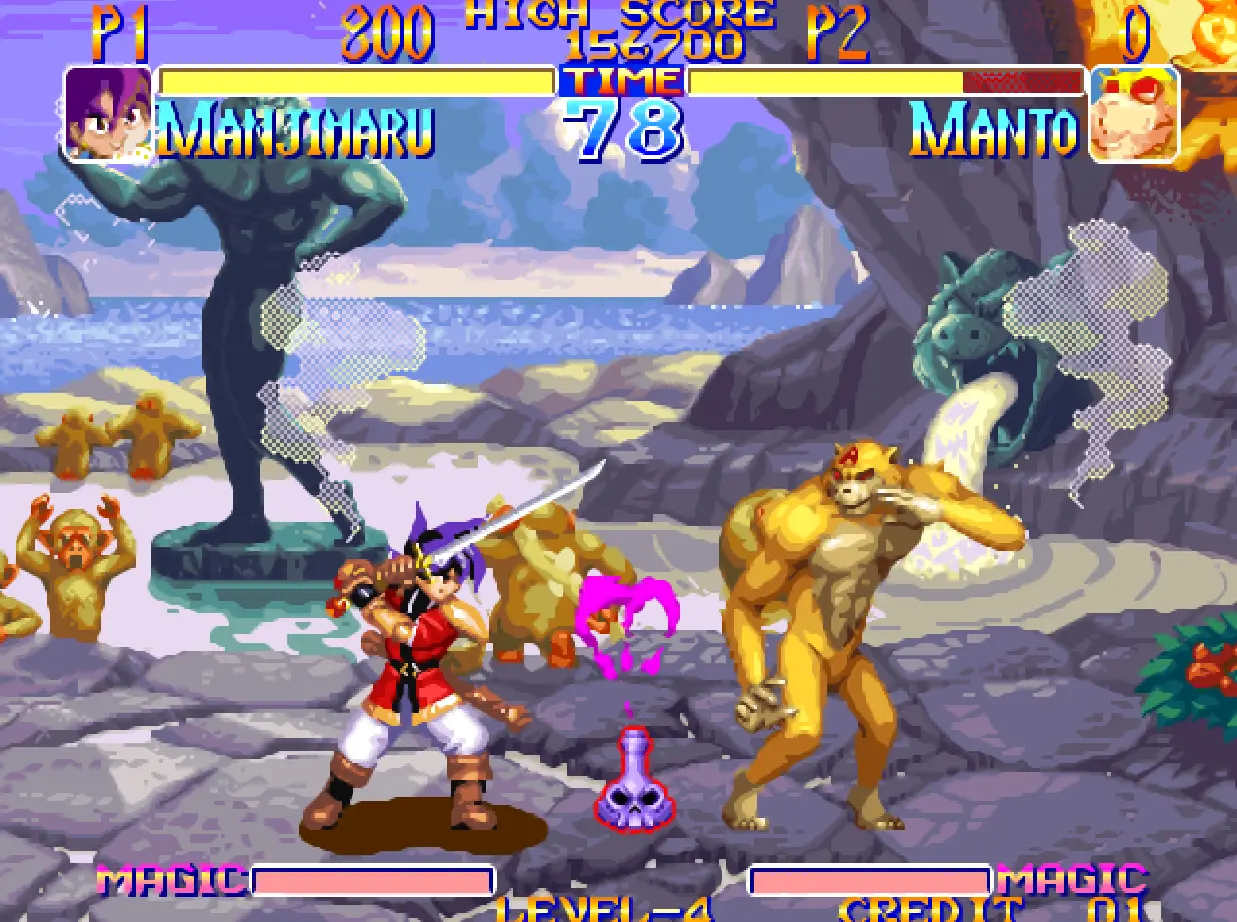Viewport: 1237px width, 922px height.
Task: Select Manto's character portrait
Action: point(1133,113)
